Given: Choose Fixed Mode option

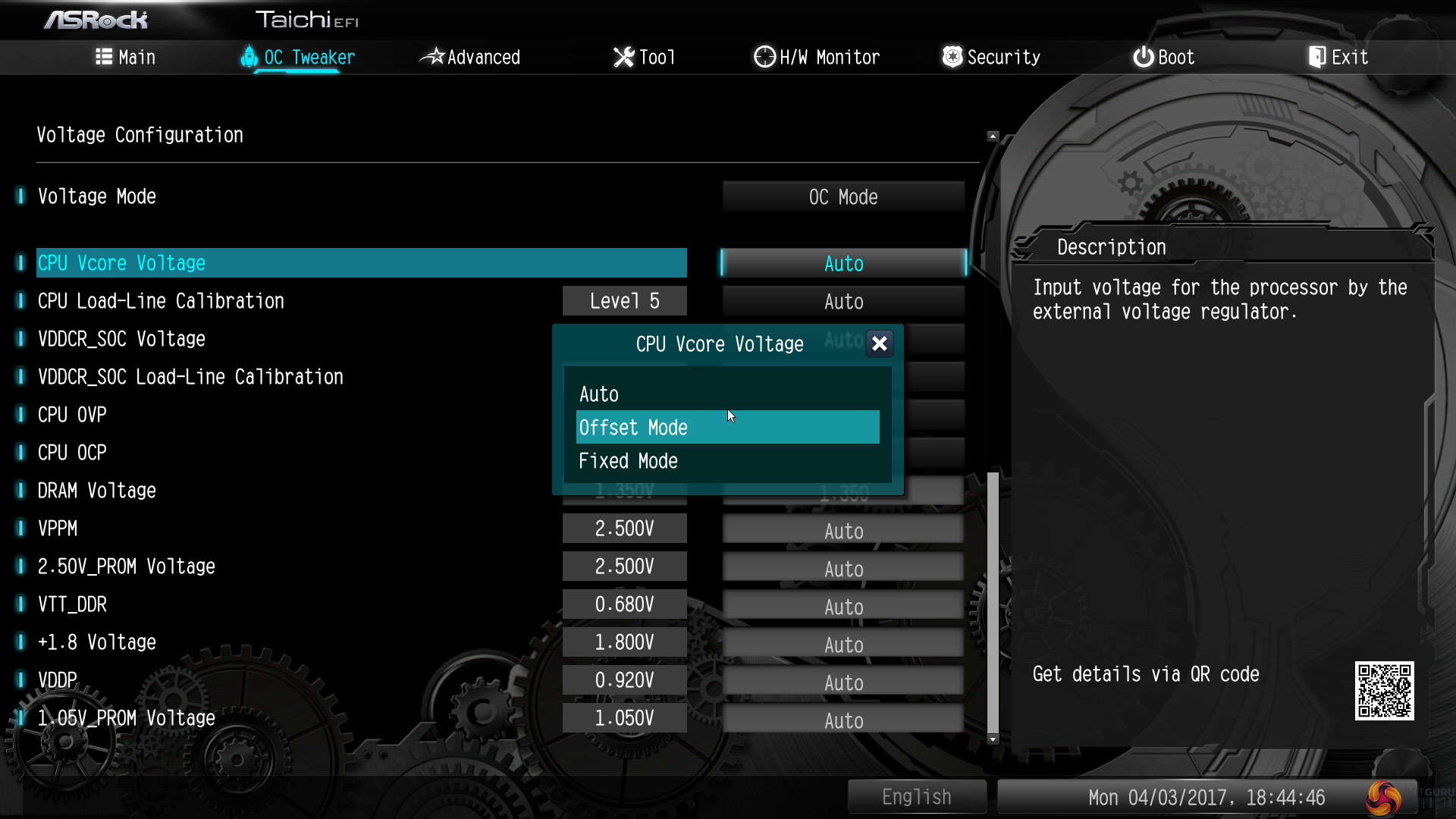Looking at the screenshot, I should point(628,461).
